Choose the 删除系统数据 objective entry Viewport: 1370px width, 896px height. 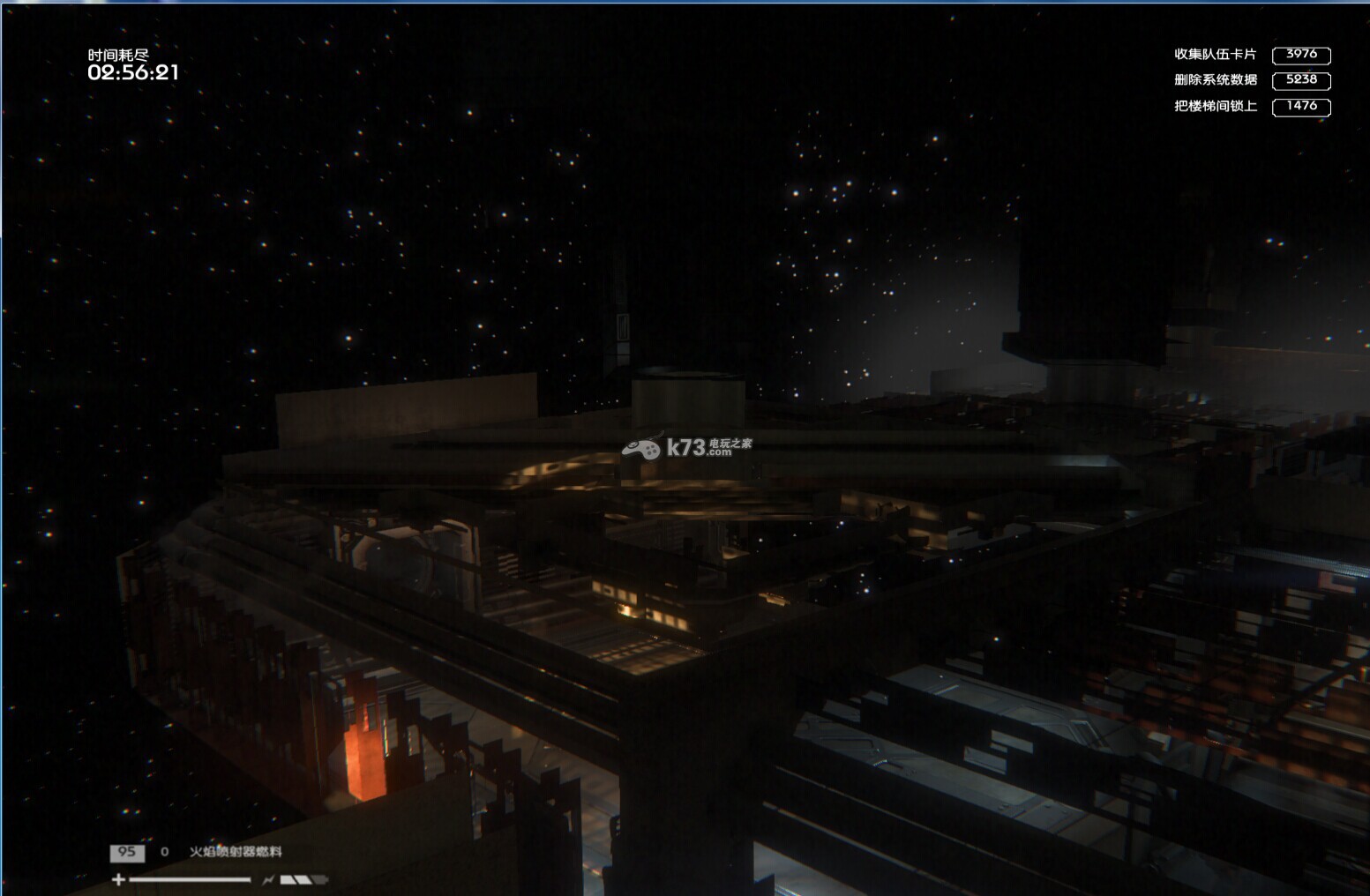pyautogui.click(x=1215, y=80)
